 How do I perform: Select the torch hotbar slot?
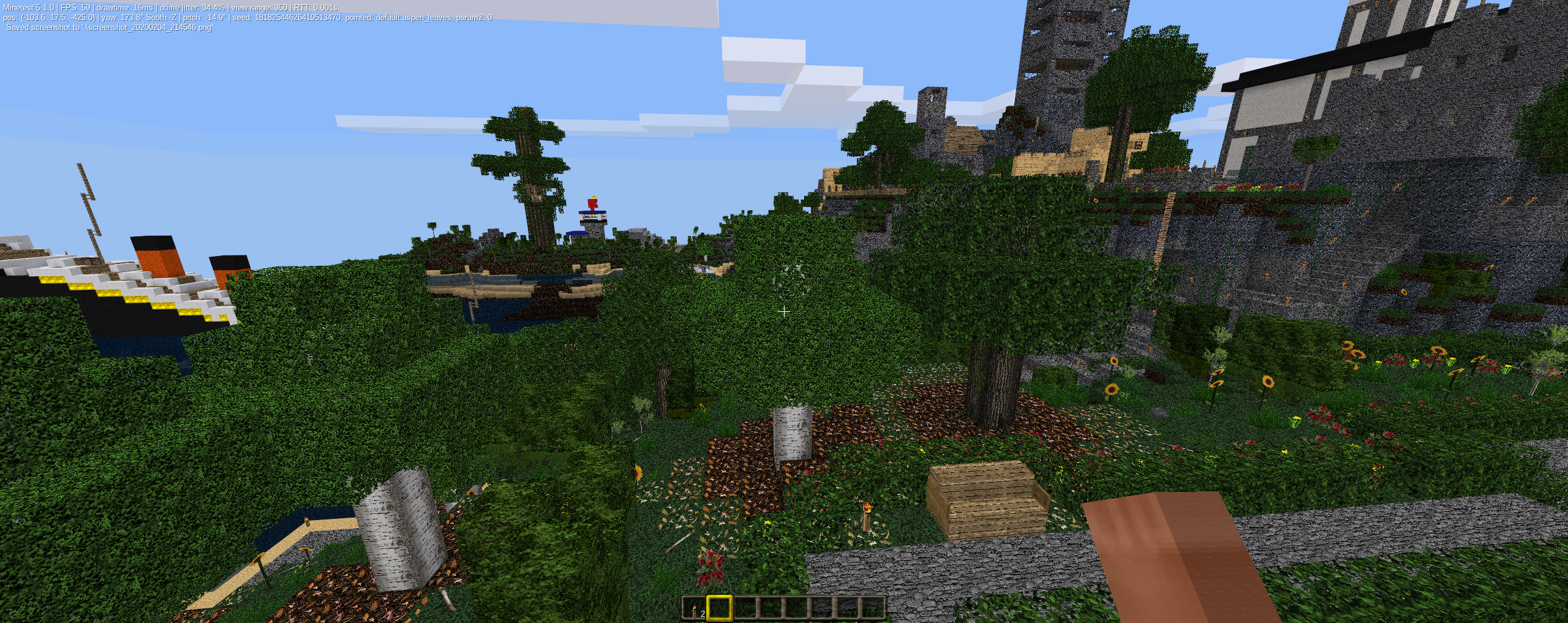695,608
